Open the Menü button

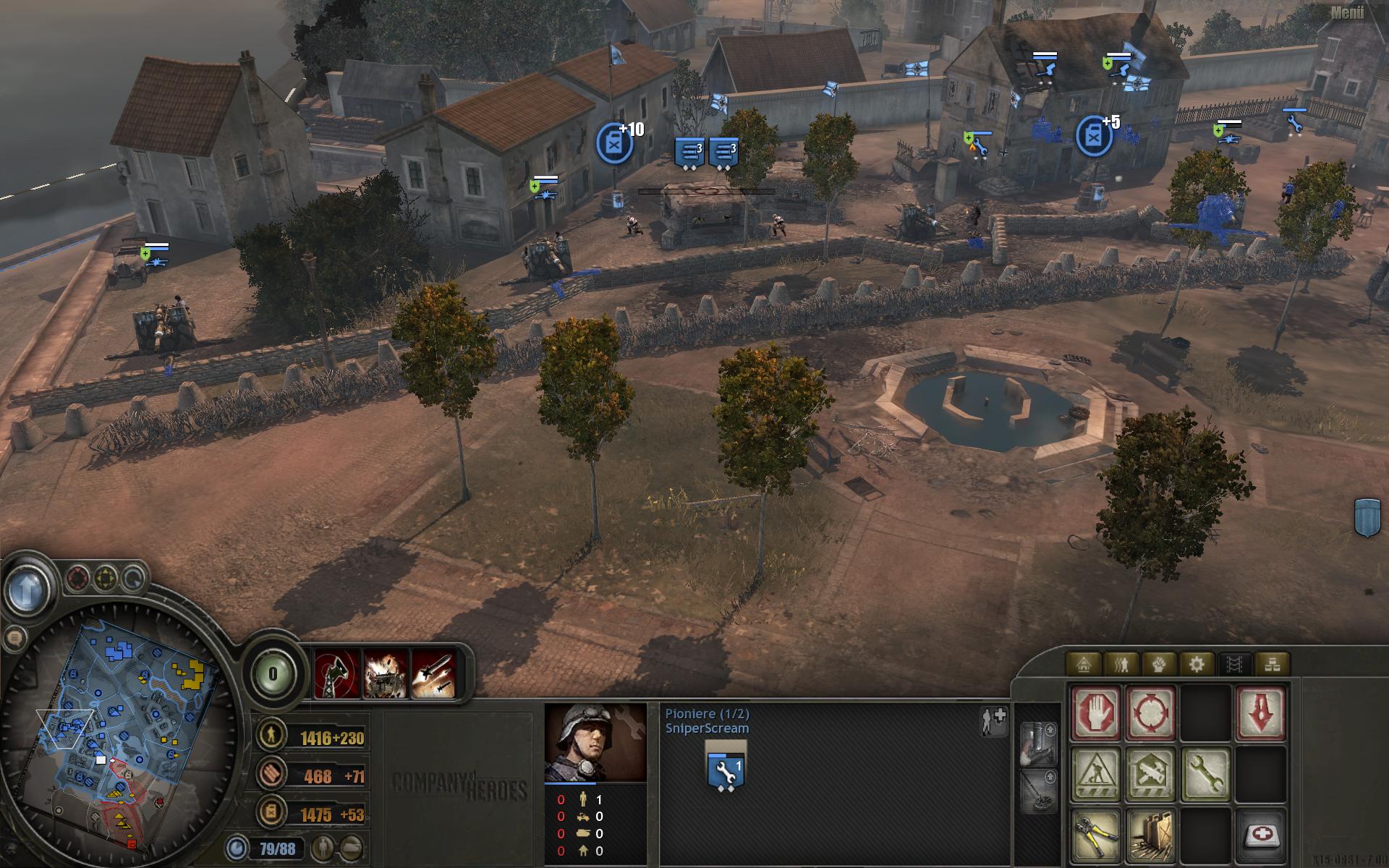(x=1348, y=13)
